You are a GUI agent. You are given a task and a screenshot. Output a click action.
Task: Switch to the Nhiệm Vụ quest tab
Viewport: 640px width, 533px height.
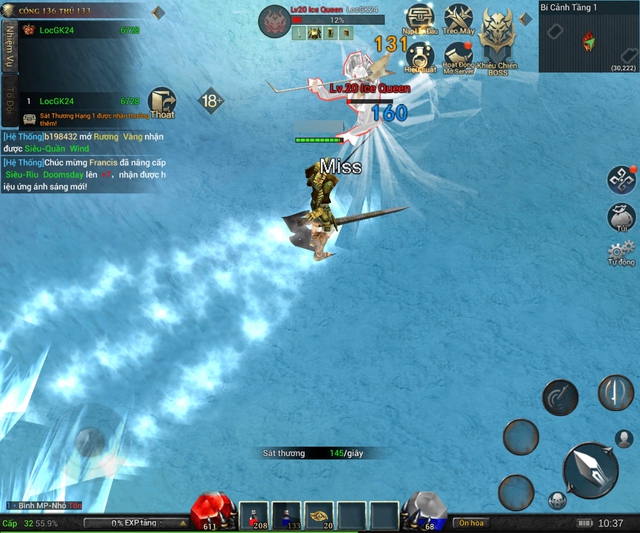click(9, 45)
